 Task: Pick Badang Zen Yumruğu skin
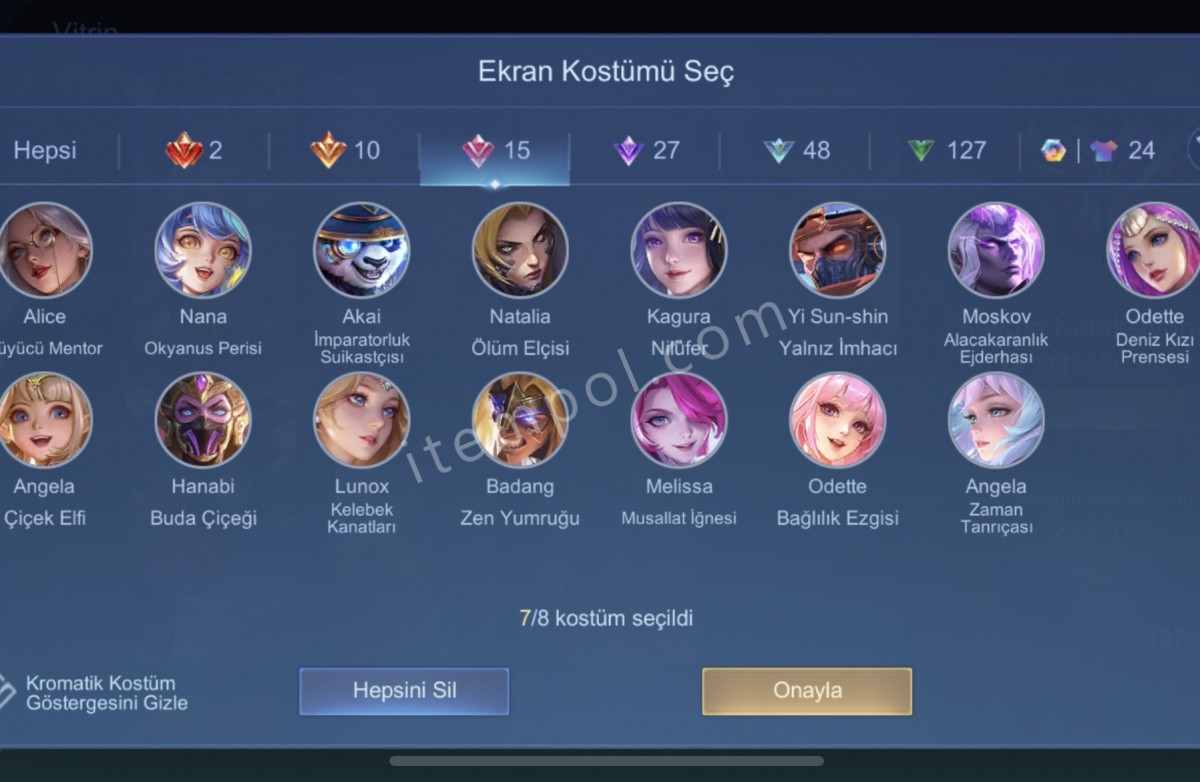[520, 420]
